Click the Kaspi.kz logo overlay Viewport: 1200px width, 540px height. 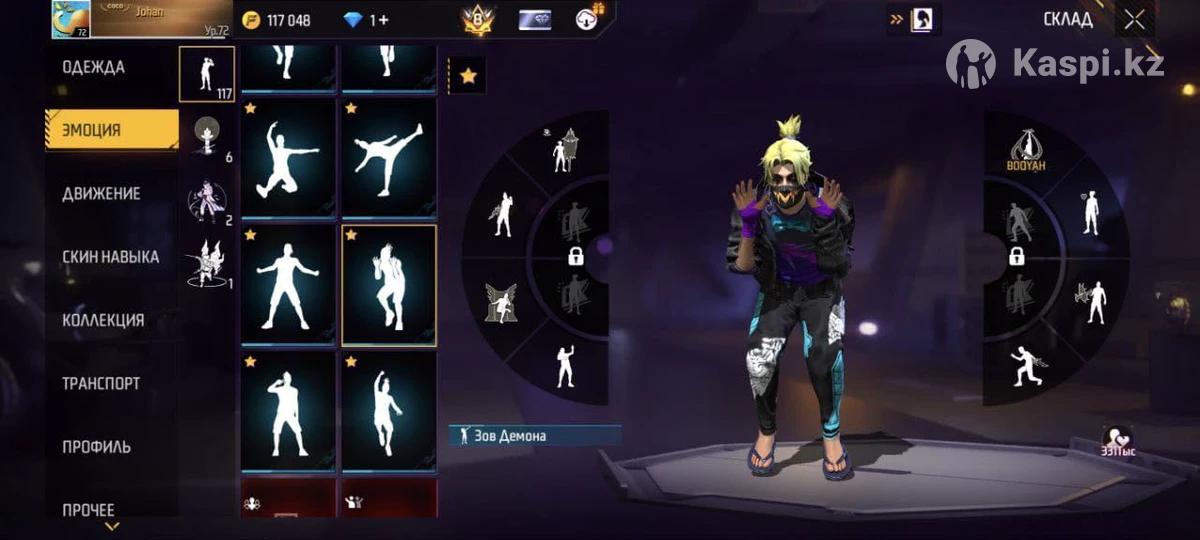(1055, 63)
